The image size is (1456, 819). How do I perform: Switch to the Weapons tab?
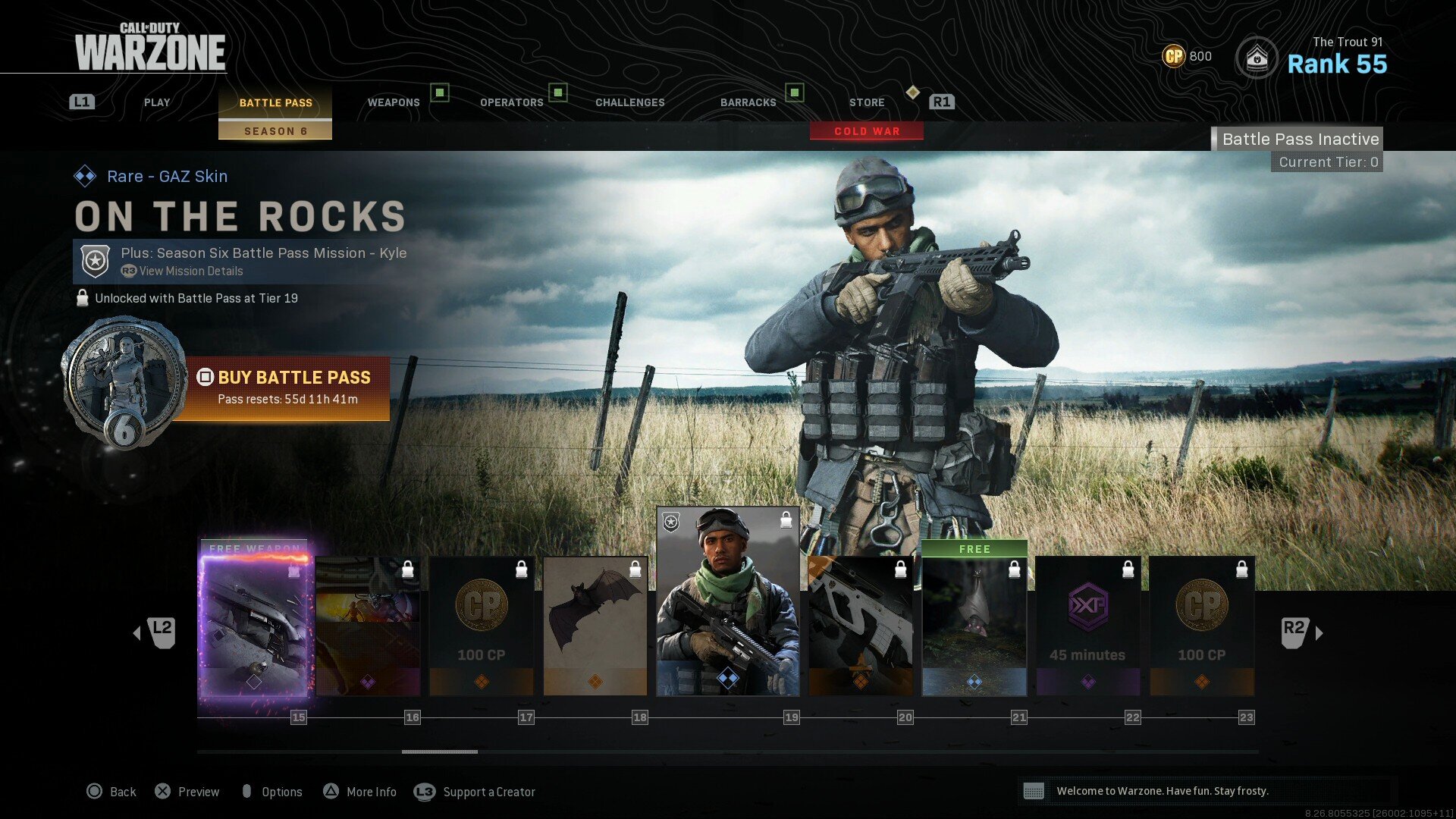click(394, 102)
